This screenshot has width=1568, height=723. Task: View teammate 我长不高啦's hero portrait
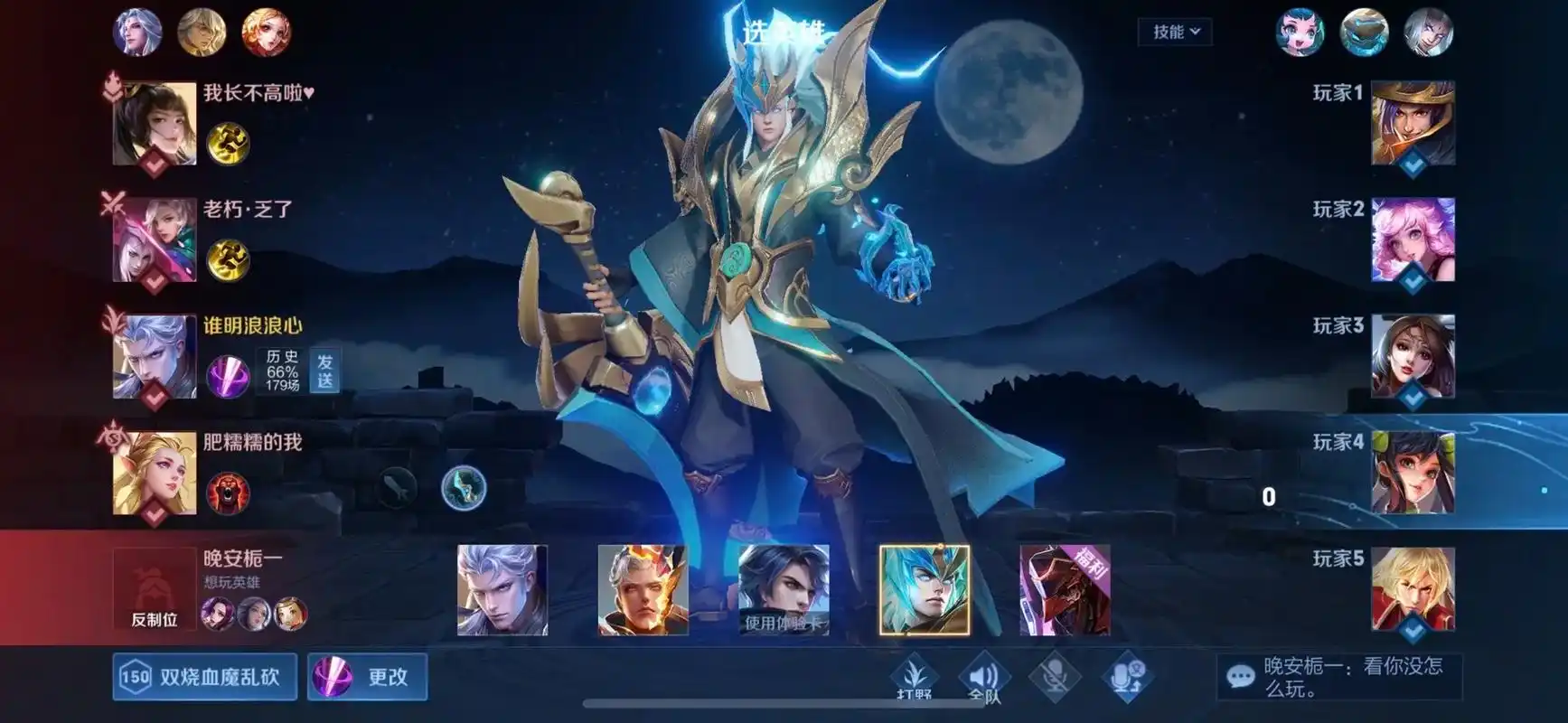155,124
